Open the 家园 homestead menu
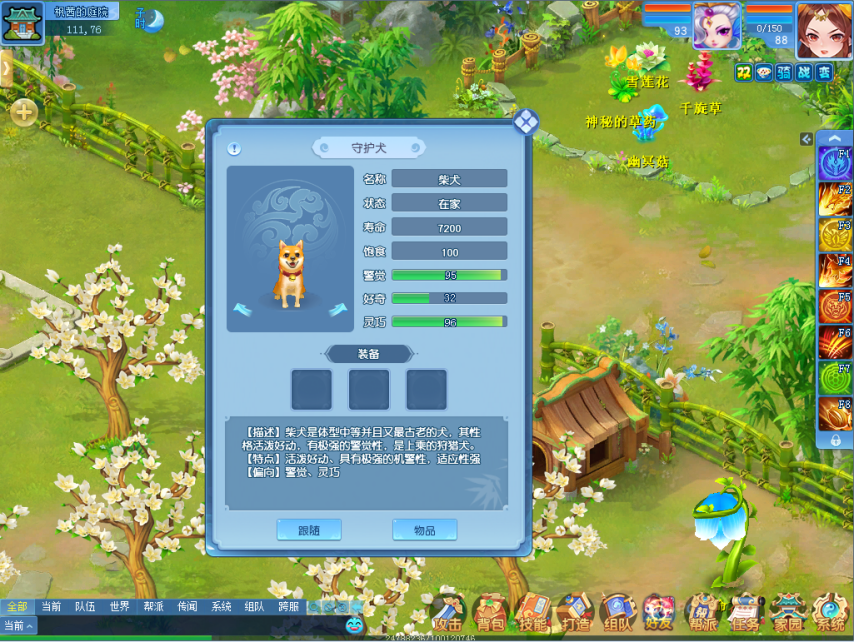The height and width of the screenshot is (642, 854). (788, 612)
